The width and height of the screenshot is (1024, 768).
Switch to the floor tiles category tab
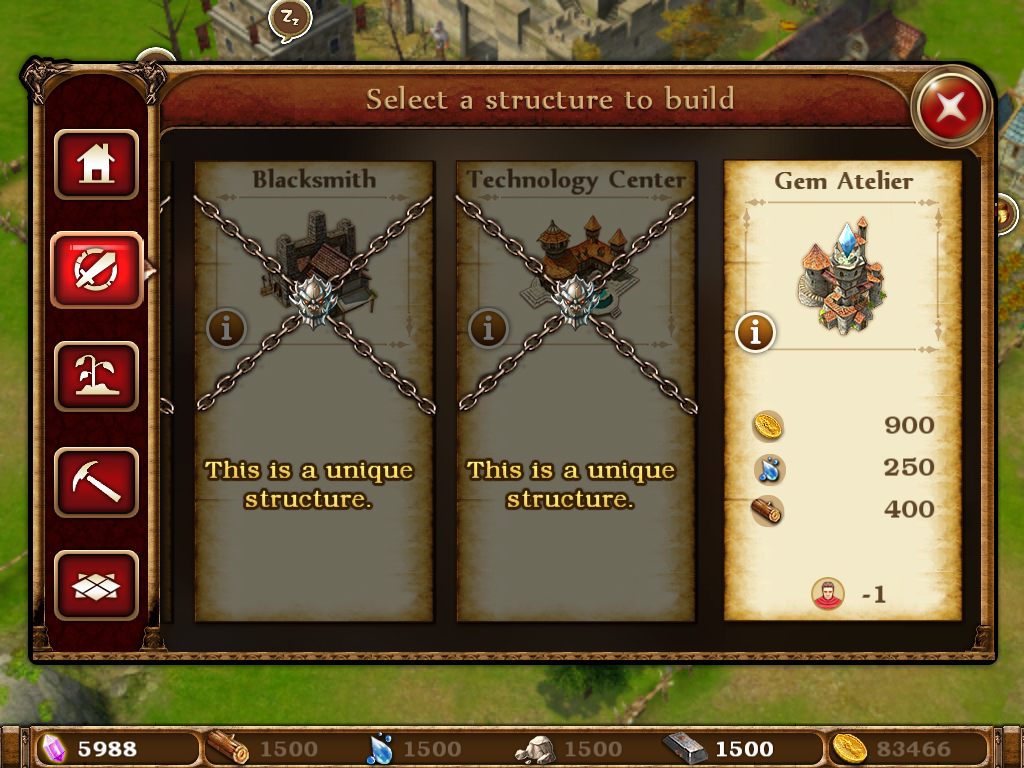[96, 584]
